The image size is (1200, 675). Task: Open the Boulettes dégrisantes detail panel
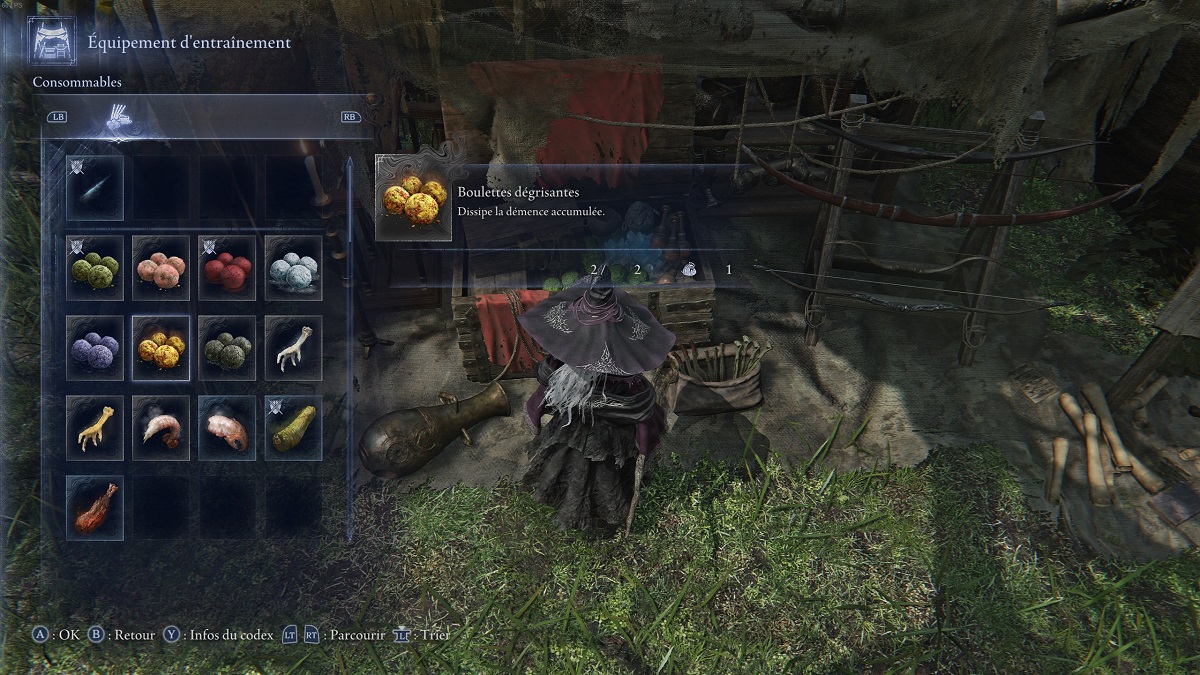point(560,200)
